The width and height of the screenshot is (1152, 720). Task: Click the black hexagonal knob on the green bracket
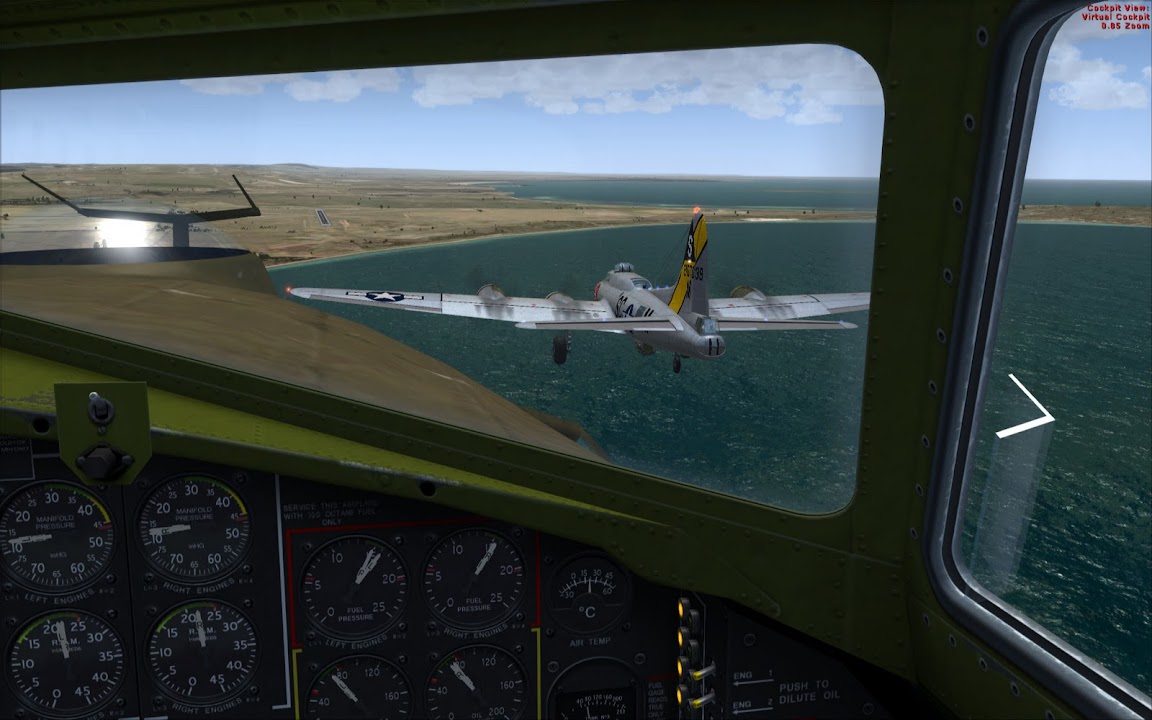[x=100, y=460]
